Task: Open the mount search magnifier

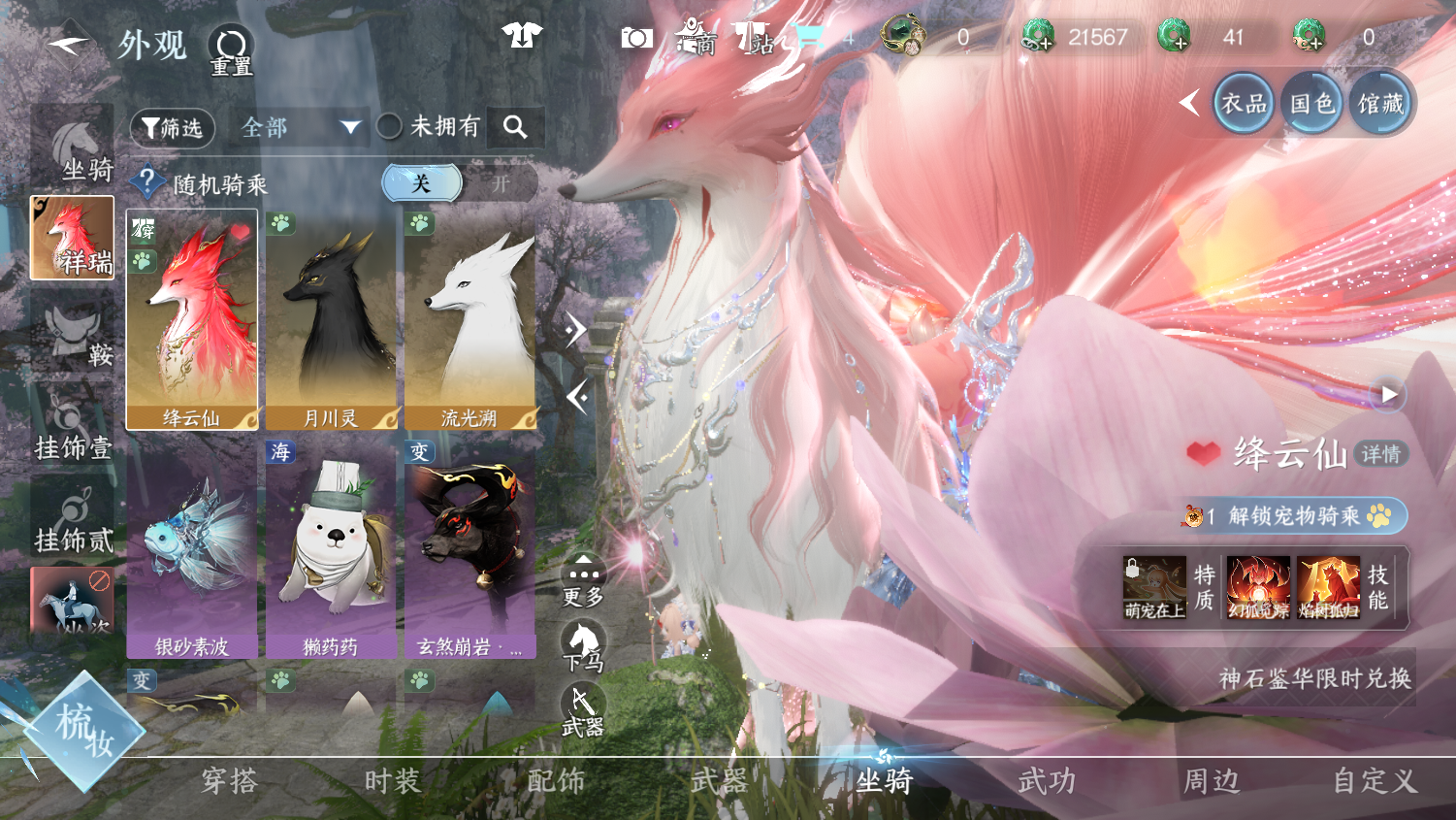Action: [x=515, y=126]
